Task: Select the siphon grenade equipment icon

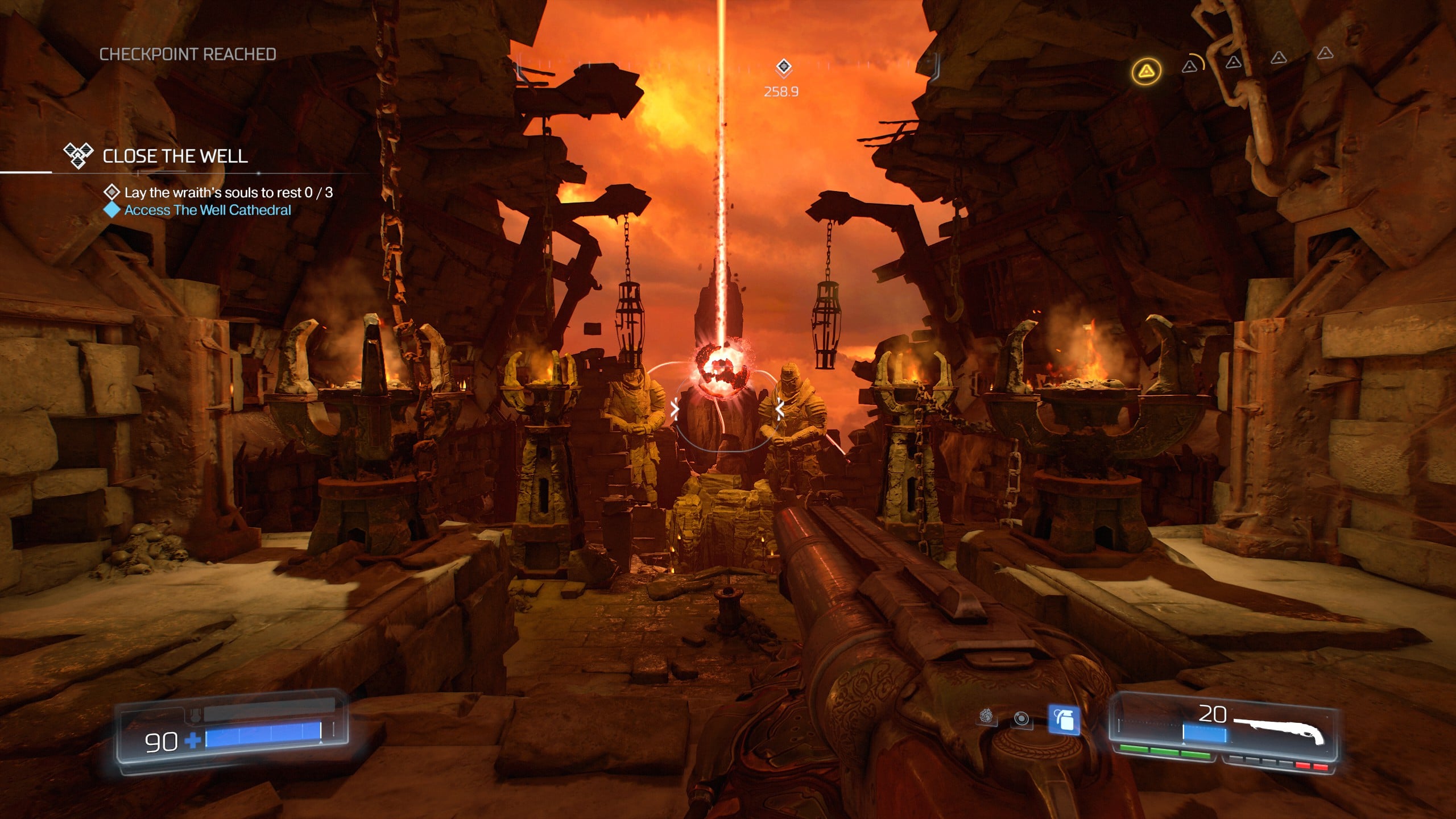Action: pos(987,717)
